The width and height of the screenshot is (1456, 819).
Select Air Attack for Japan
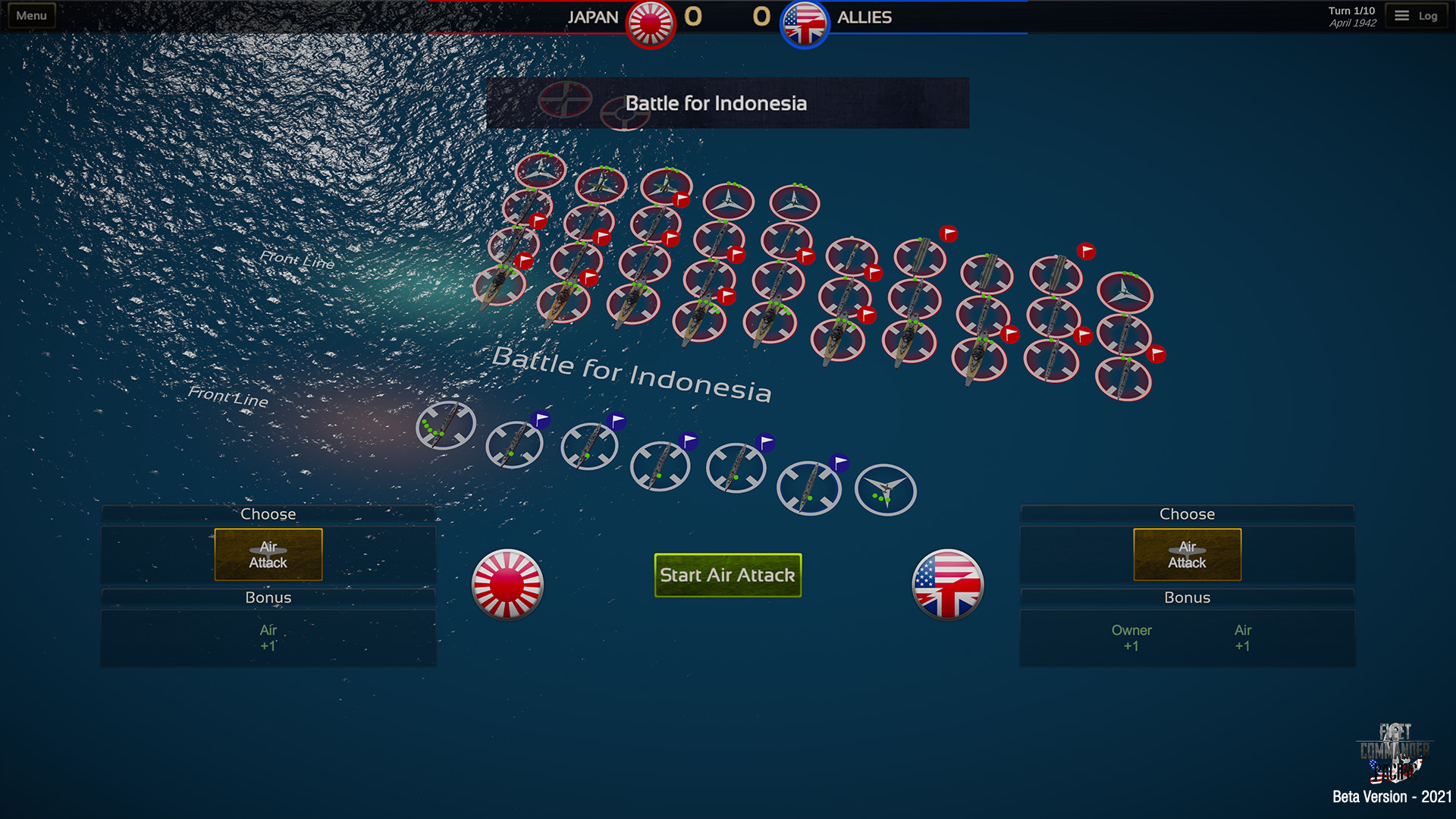[x=268, y=554]
